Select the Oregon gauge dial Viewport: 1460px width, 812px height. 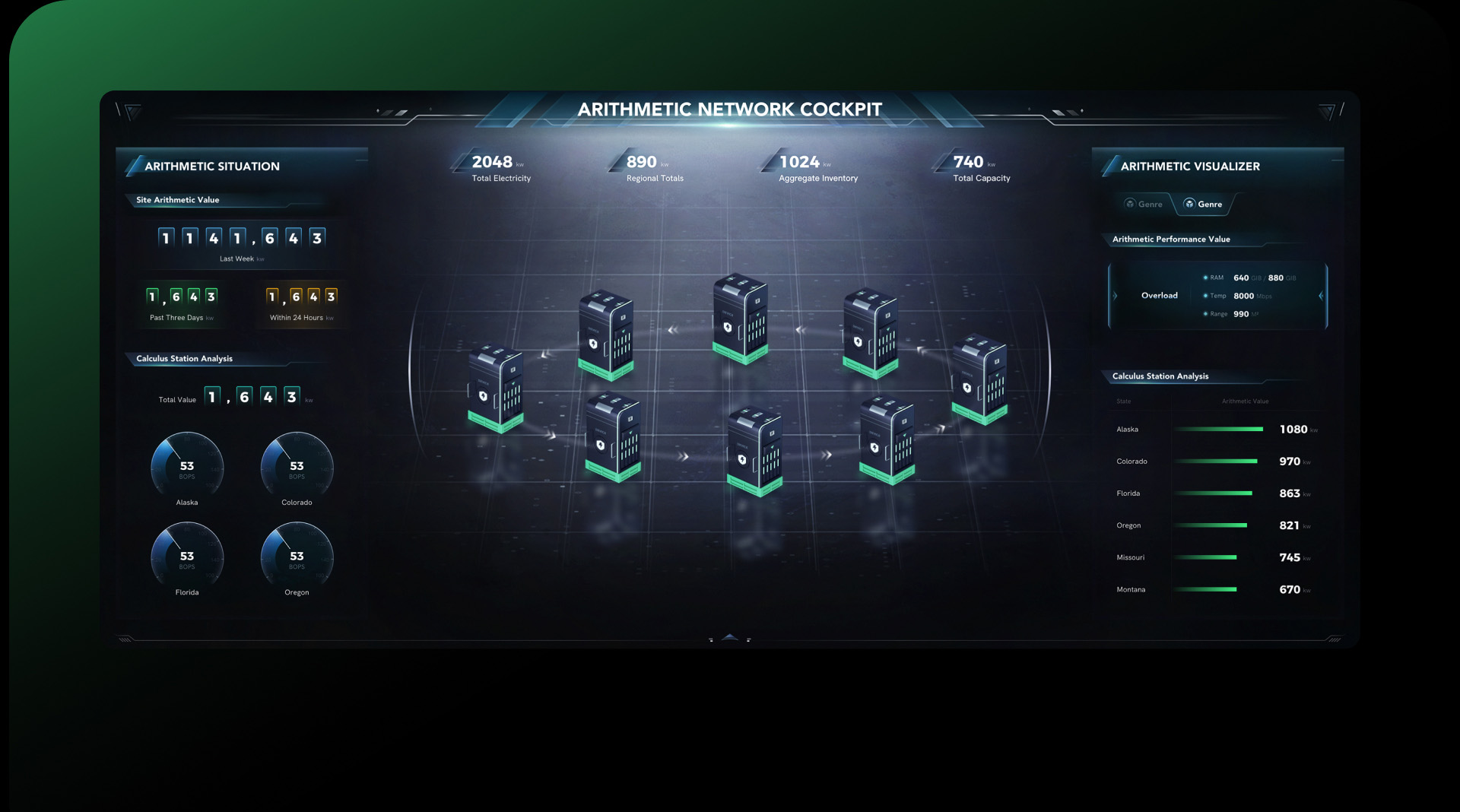297,555
